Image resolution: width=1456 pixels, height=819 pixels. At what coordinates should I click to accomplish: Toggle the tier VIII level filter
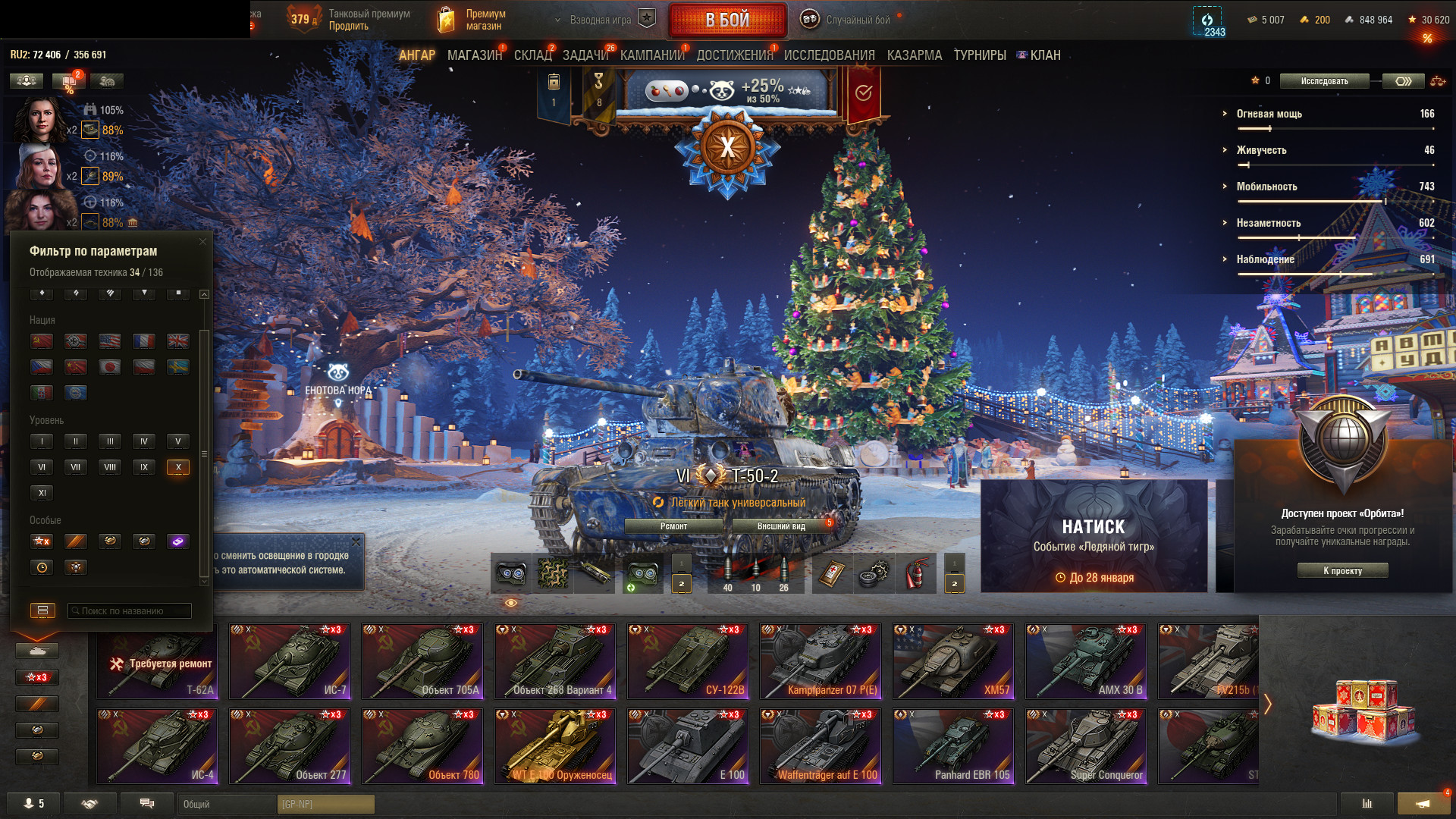click(x=110, y=467)
